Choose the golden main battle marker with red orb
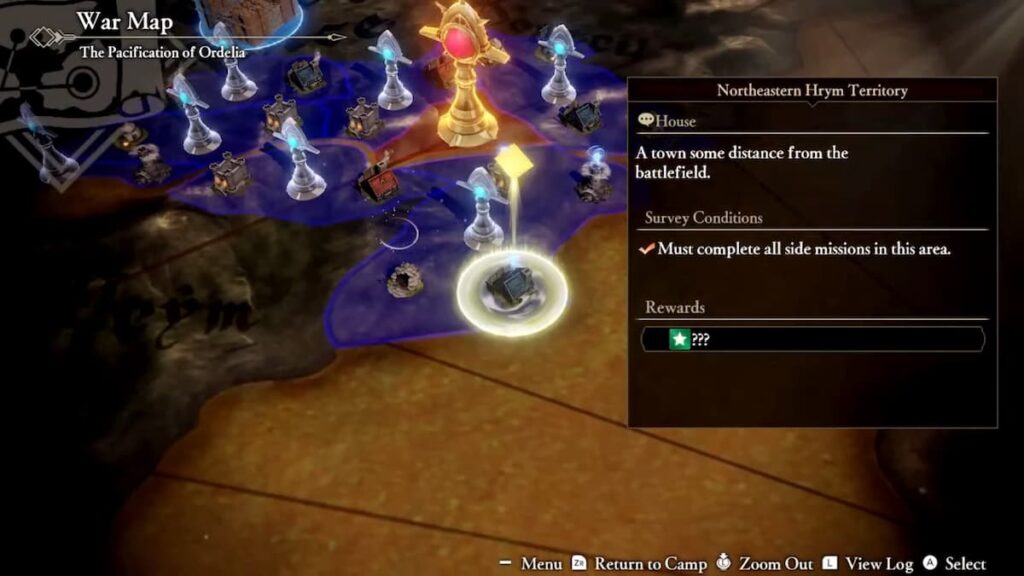This screenshot has height=576, width=1024. [465, 75]
